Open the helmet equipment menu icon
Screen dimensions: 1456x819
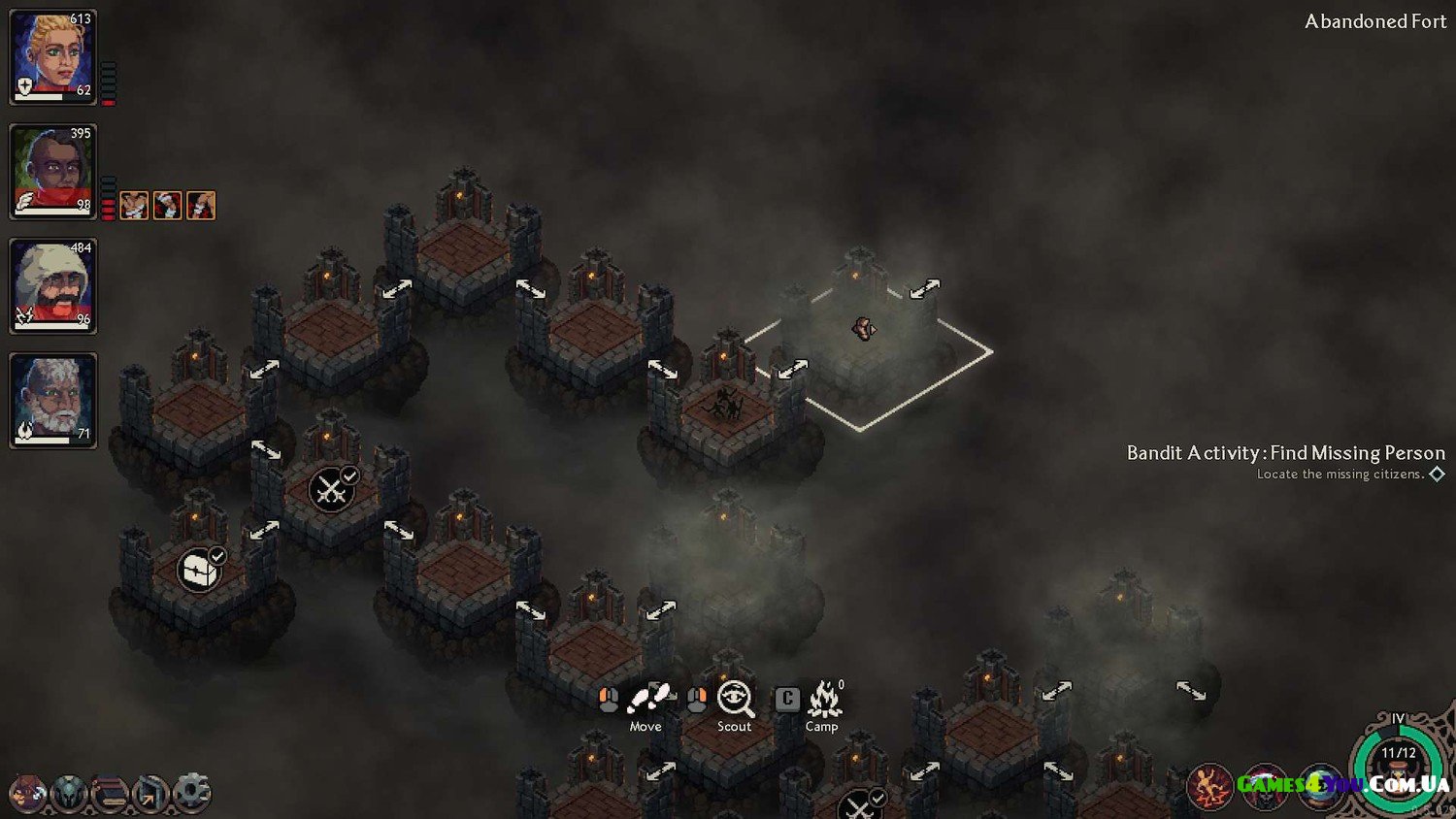coord(69,793)
